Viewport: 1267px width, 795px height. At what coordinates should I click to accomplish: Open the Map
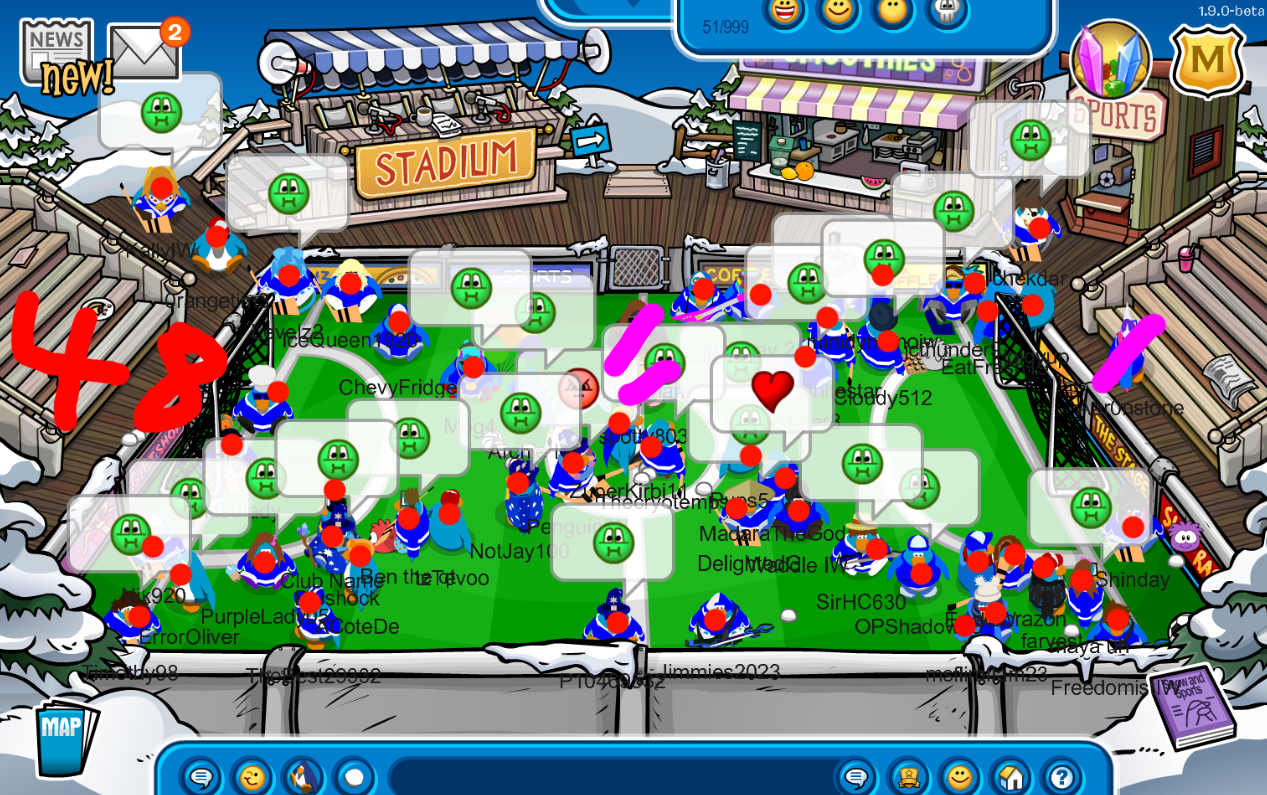[x=64, y=737]
